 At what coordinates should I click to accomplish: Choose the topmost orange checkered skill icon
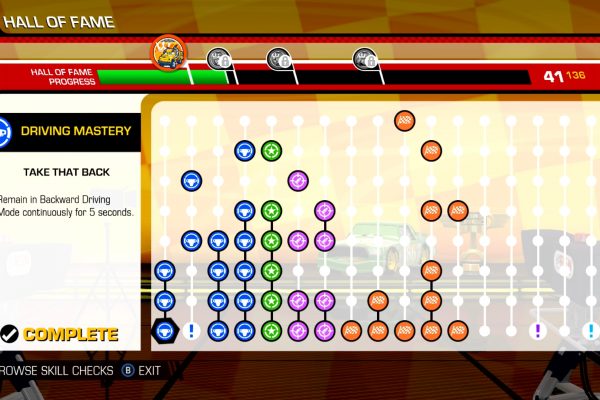[404, 122]
